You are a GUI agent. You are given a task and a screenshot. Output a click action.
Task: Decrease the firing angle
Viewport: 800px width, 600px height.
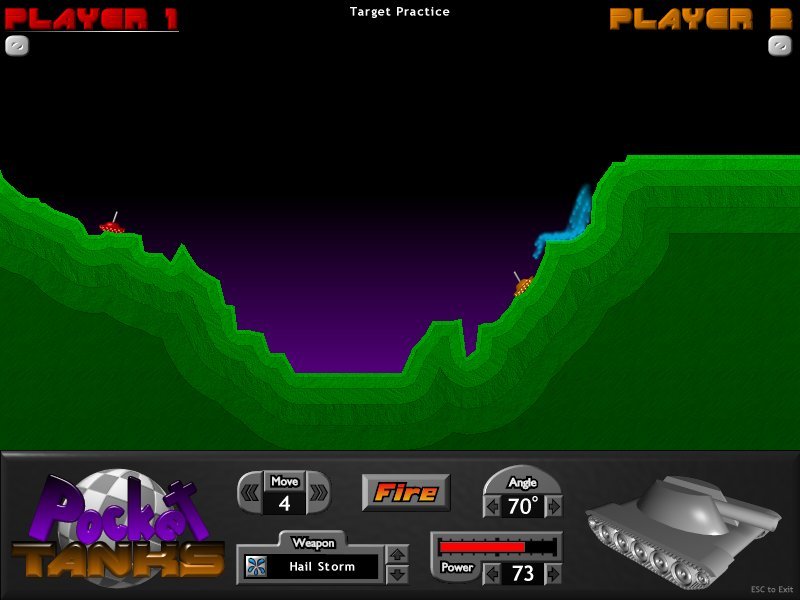coord(491,506)
